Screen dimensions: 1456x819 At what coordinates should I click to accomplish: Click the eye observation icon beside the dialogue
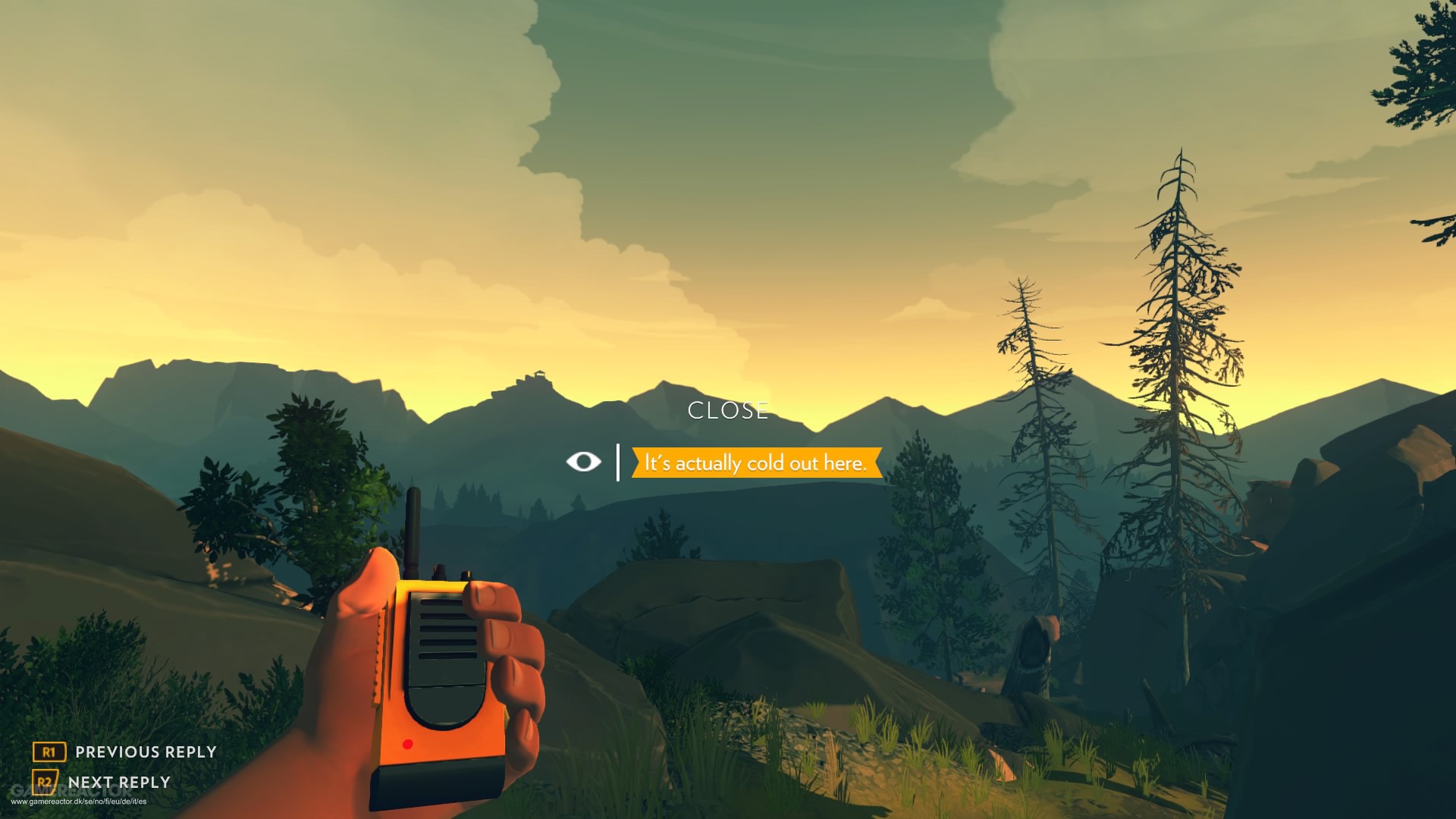click(x=583, y=461)
